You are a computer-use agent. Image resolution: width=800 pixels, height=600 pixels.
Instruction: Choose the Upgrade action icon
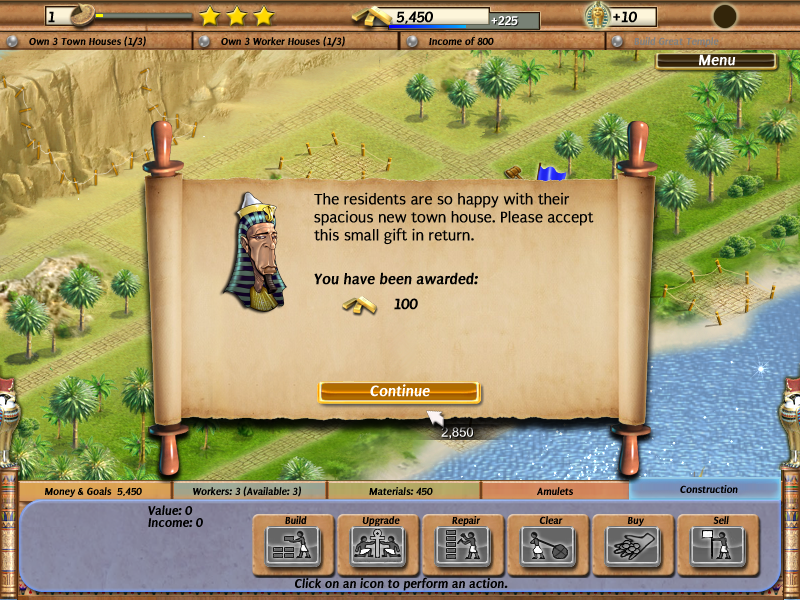380,543
